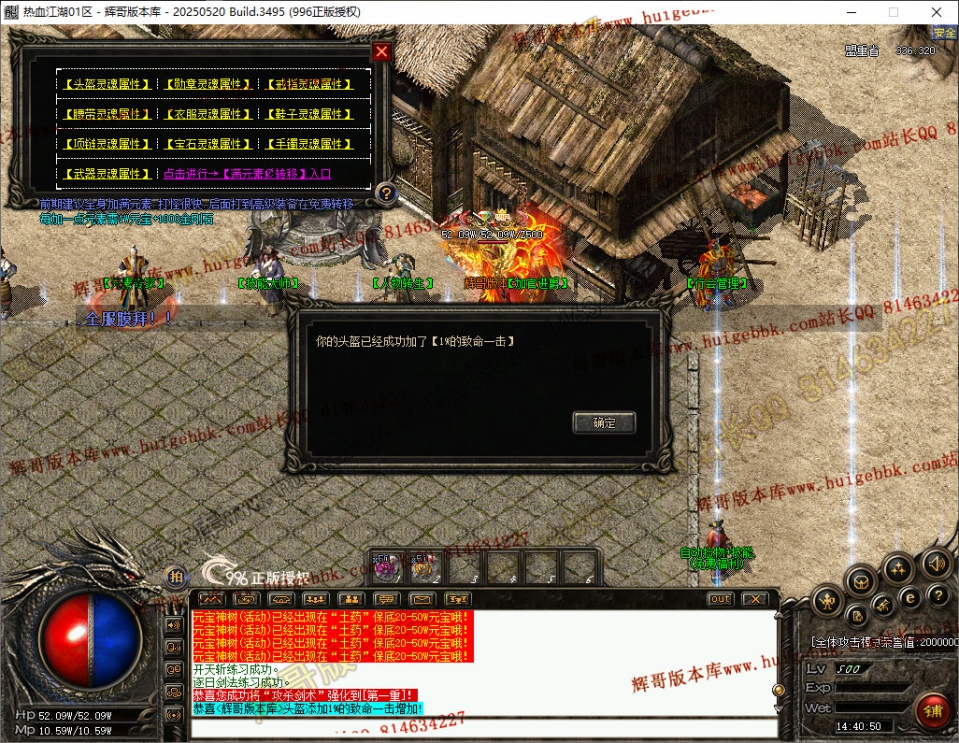Open 武器灵魂属性 weapon soul attributes
The image size is (959, 743).
pyautogui.click(x=106, y=174)
